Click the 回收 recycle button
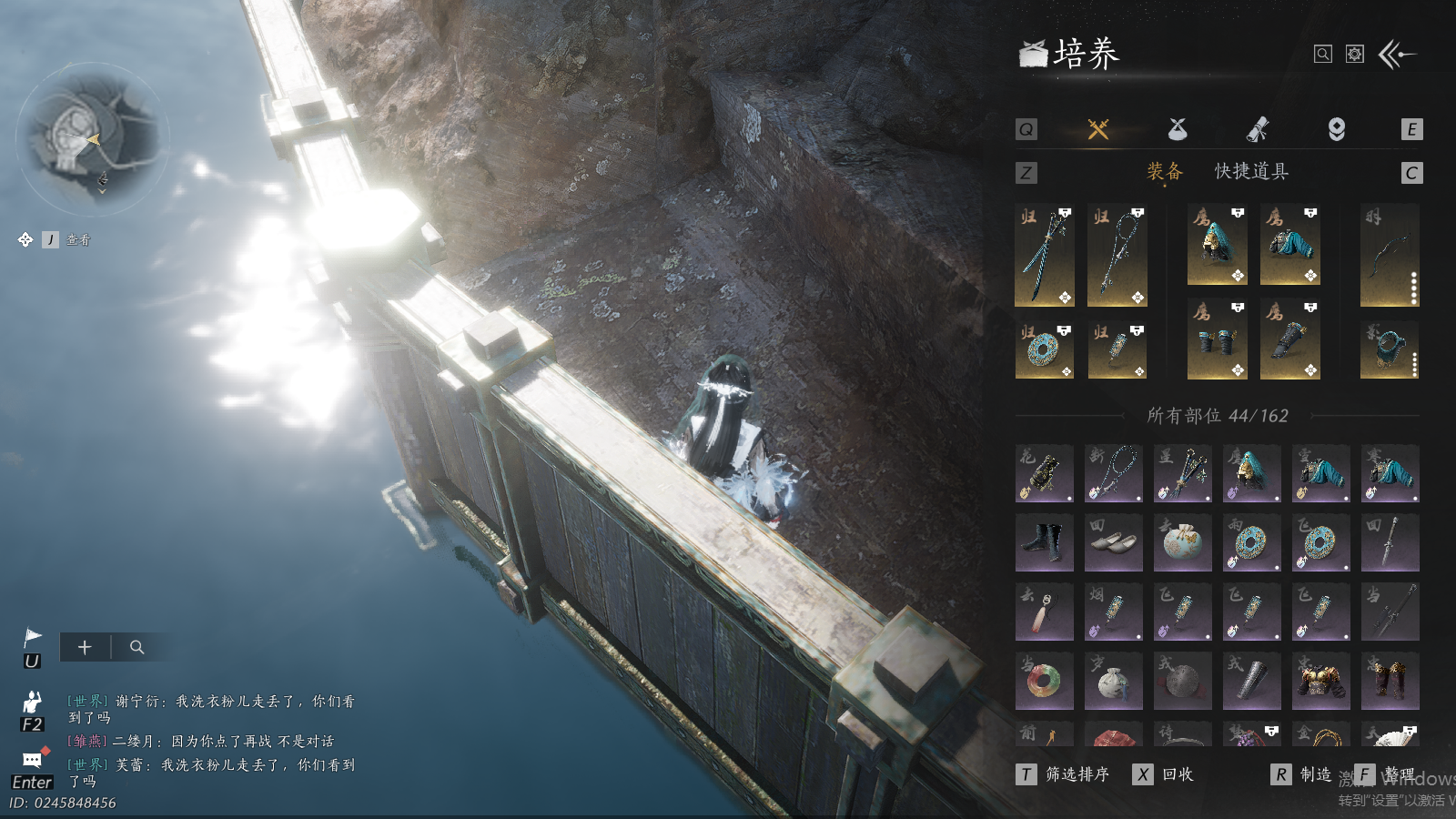Image resolution: width=1456 pixels, height=819 pixels. 1165,774
